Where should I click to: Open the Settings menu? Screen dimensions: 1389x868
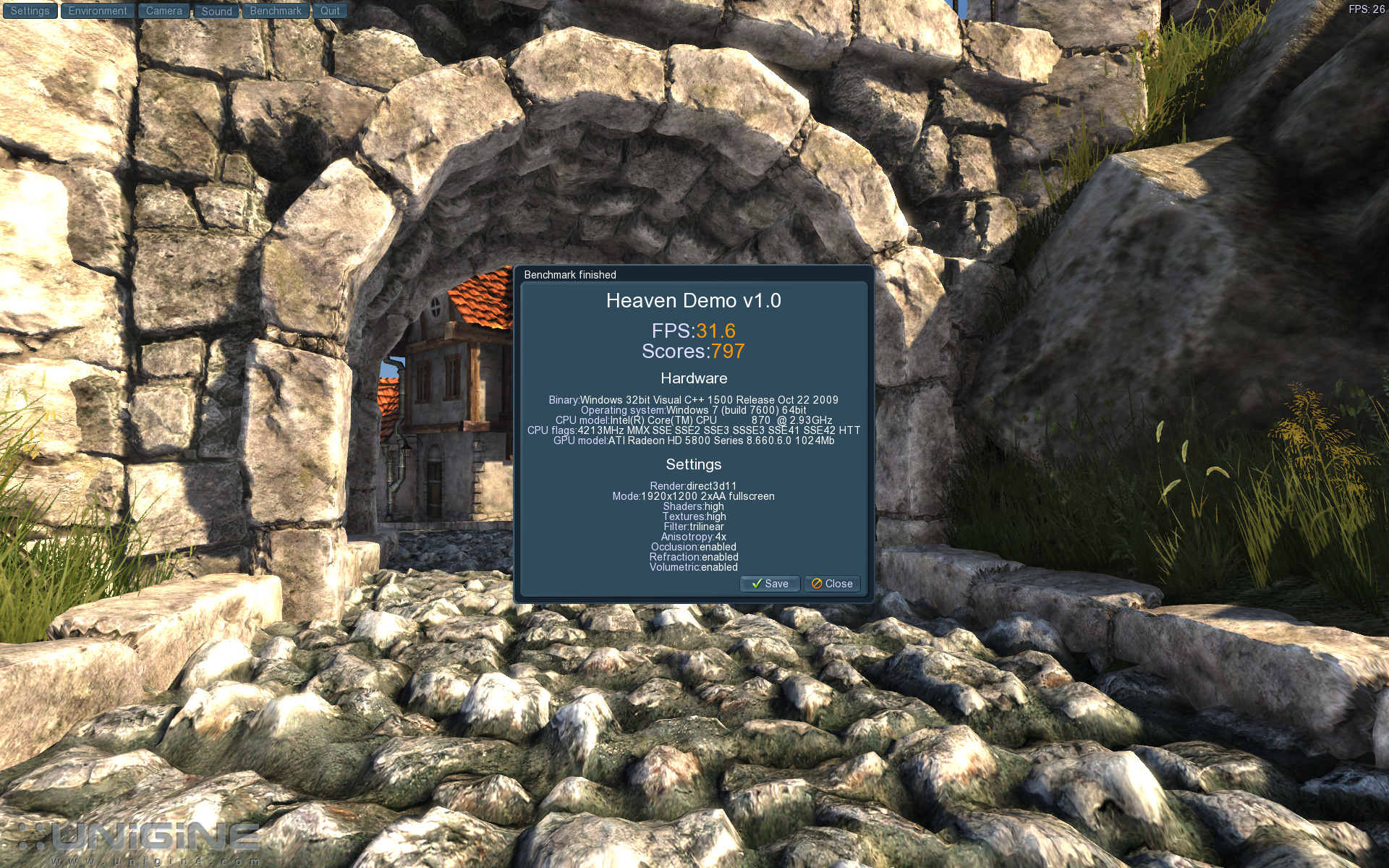click(x=30, y=11)
